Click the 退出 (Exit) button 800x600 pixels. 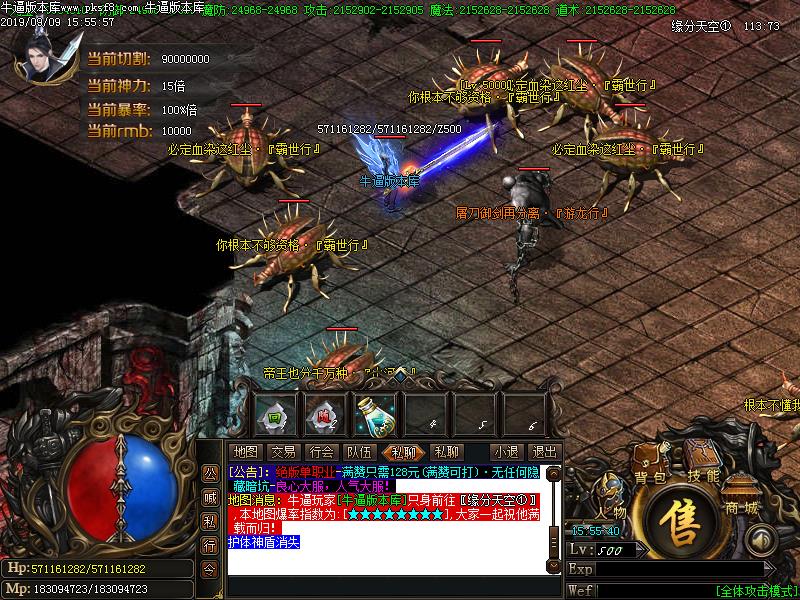544,452
